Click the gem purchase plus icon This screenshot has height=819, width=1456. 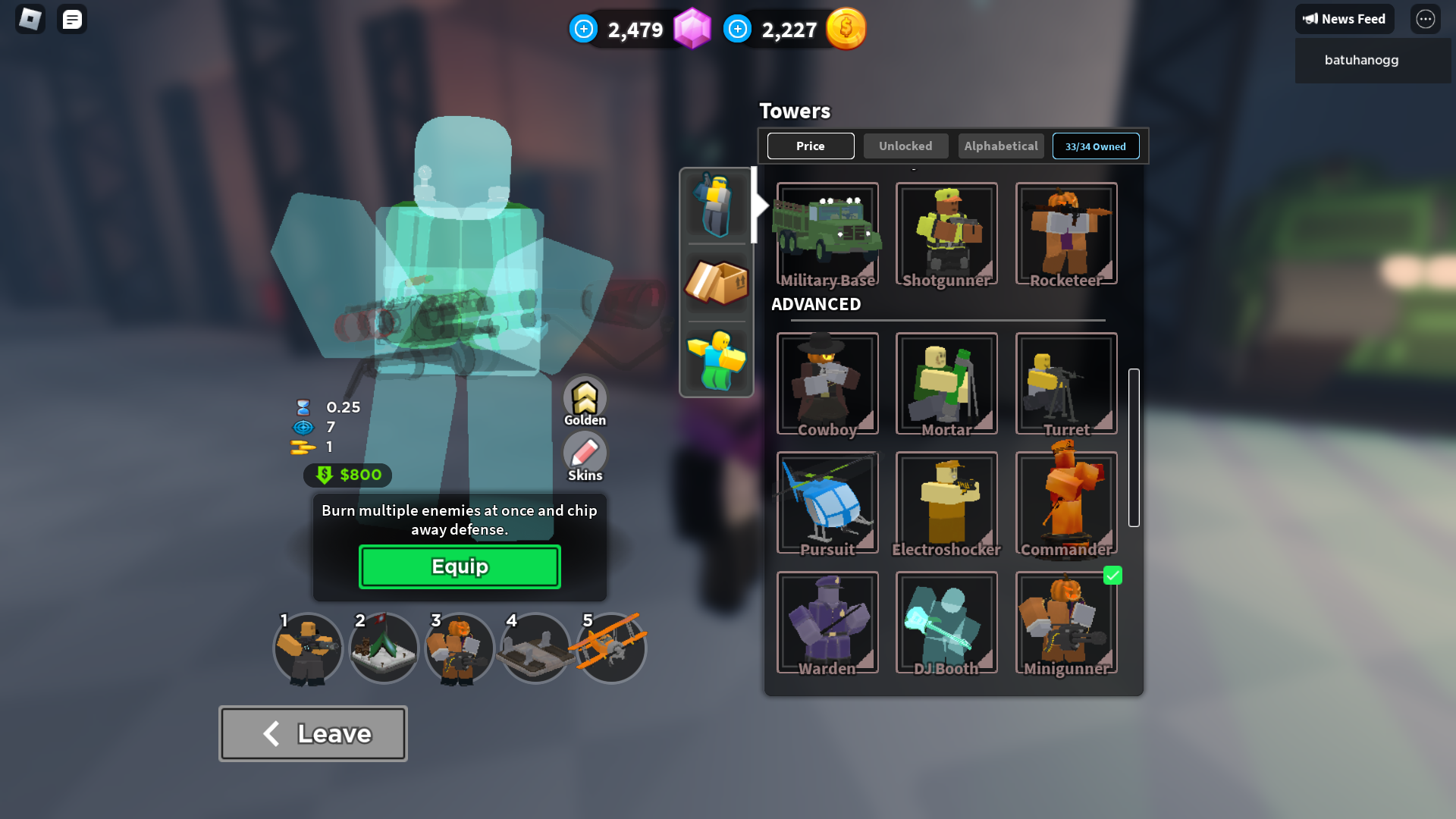[x=583, y=29]
